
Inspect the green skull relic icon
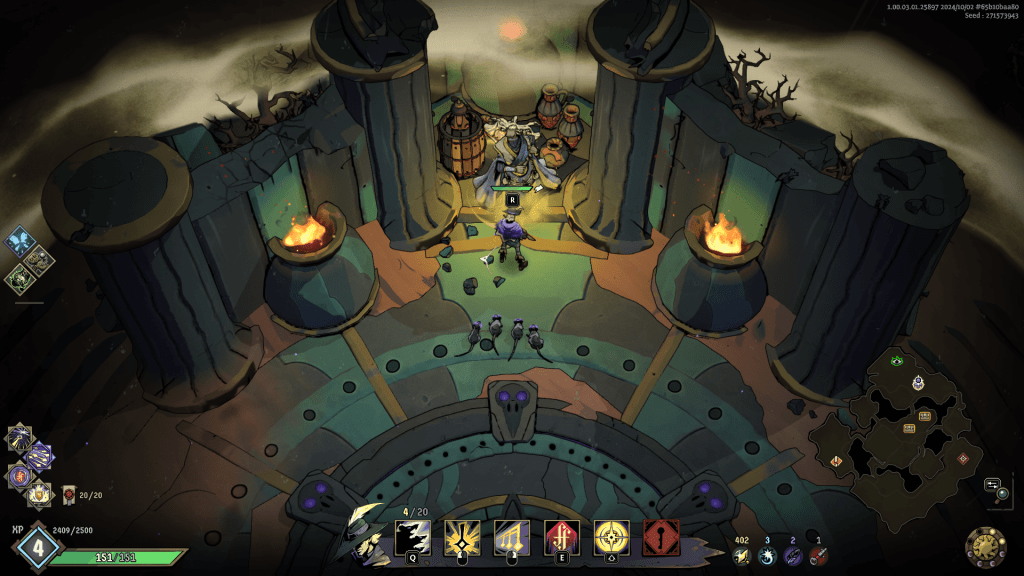tap(19, 279)
